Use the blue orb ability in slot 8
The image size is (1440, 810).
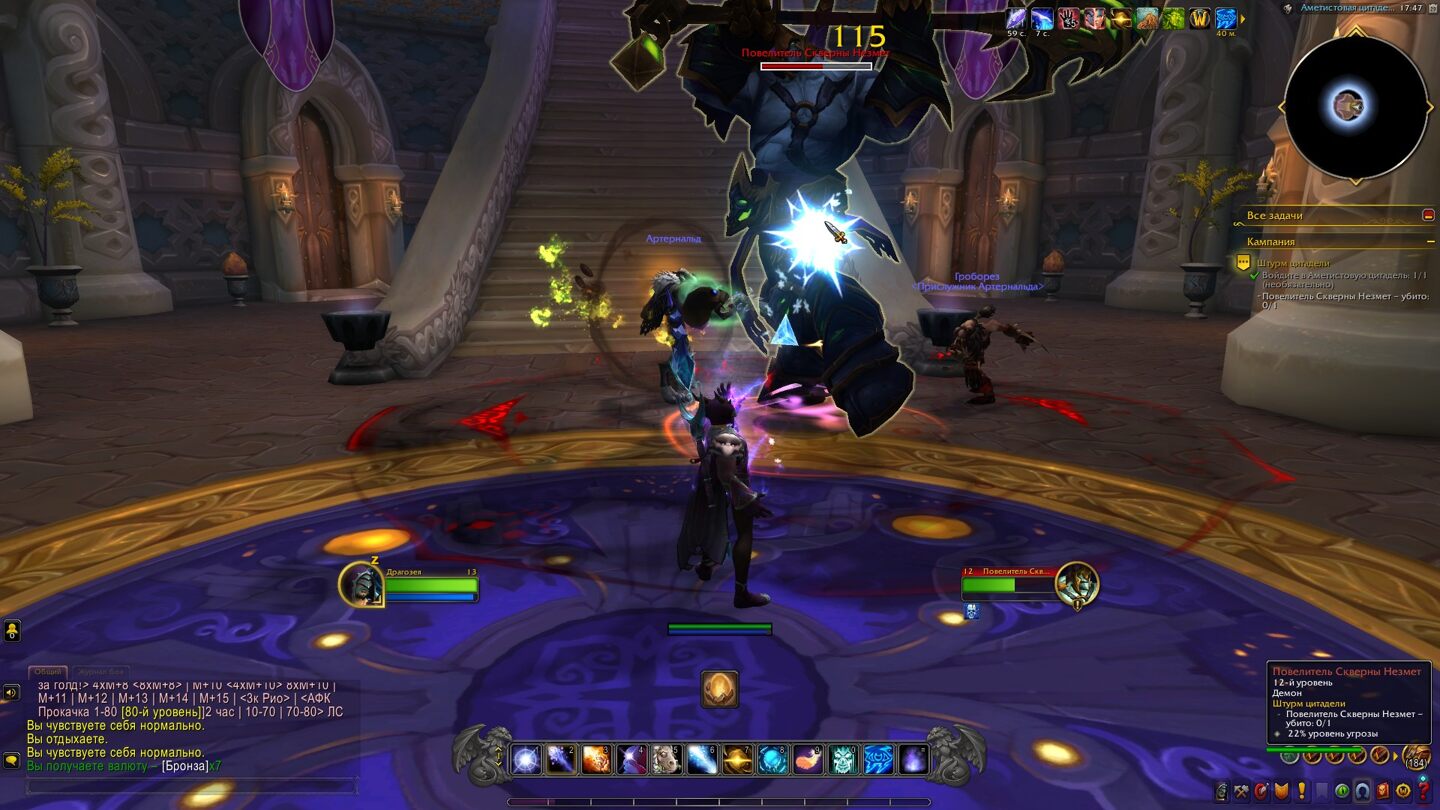pos(773,760)
